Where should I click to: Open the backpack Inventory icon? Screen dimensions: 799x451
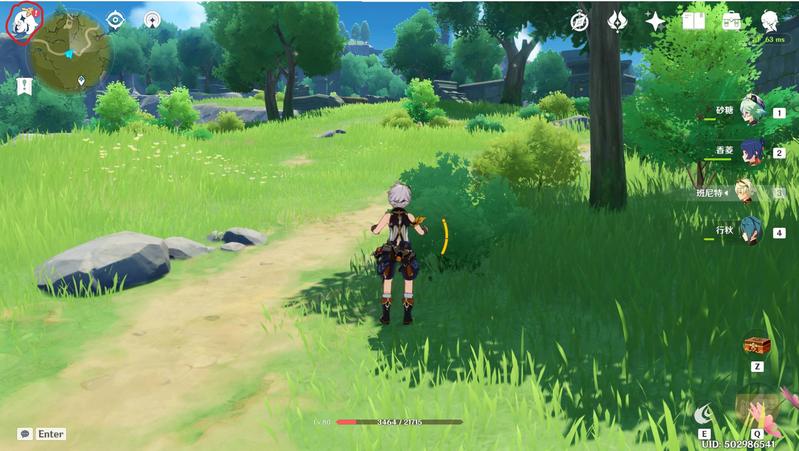coord(731,21)
